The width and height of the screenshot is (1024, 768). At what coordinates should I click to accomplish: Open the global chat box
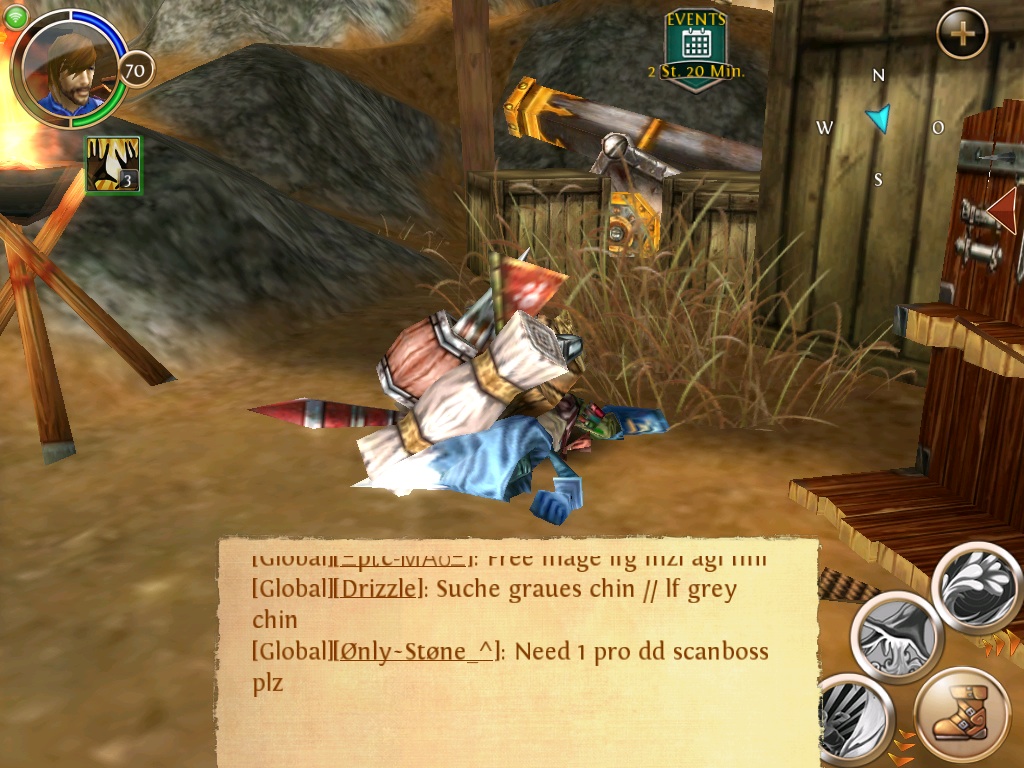(x=518, y=652)
